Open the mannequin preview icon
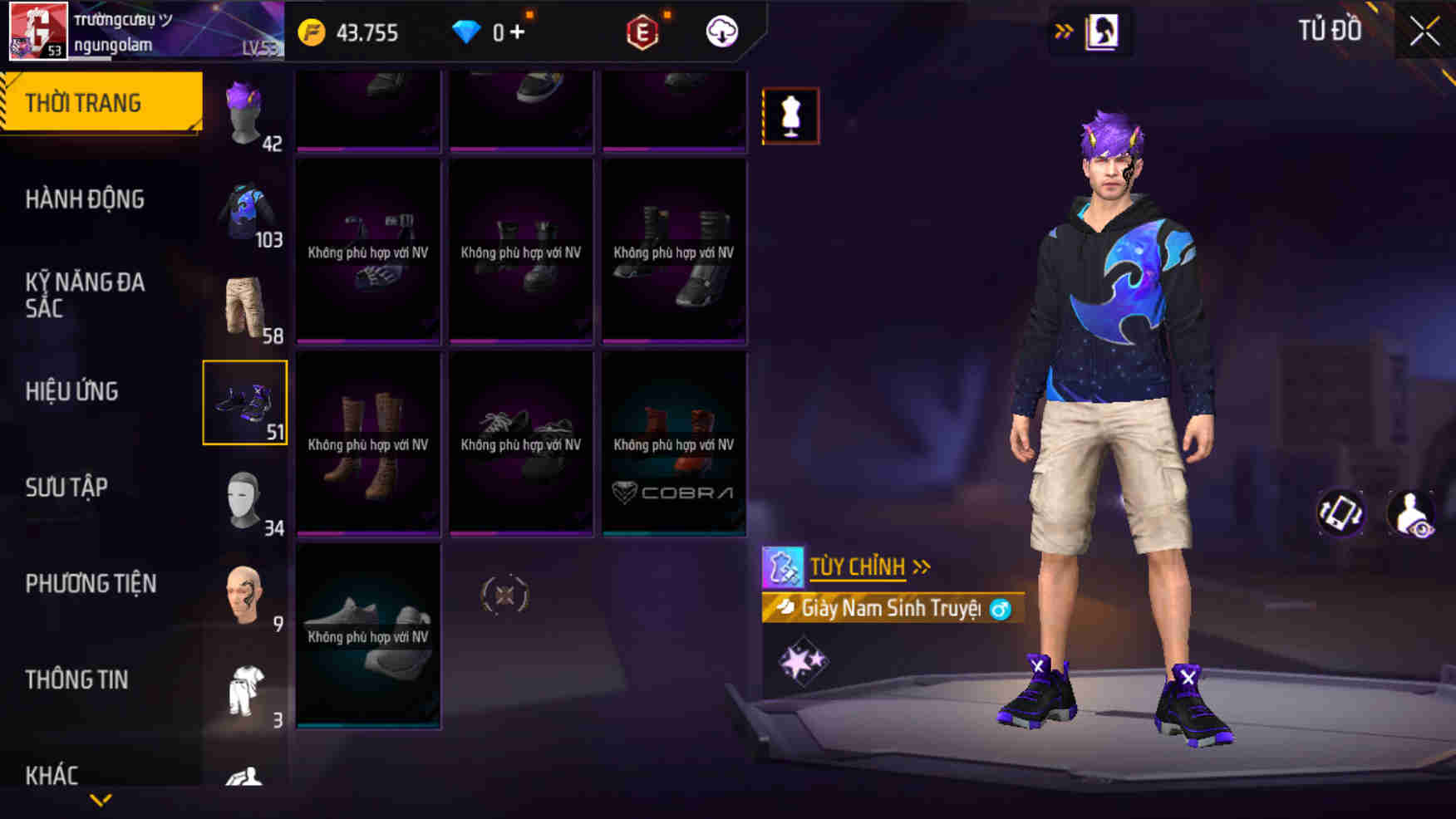 click(789, 115)
